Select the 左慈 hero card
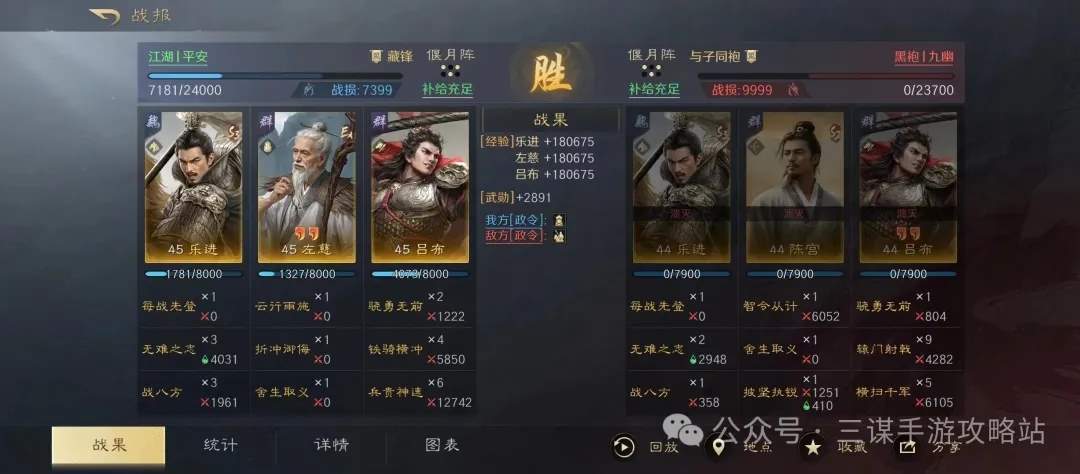The image size is (1080, 474). tap(306, 187)
